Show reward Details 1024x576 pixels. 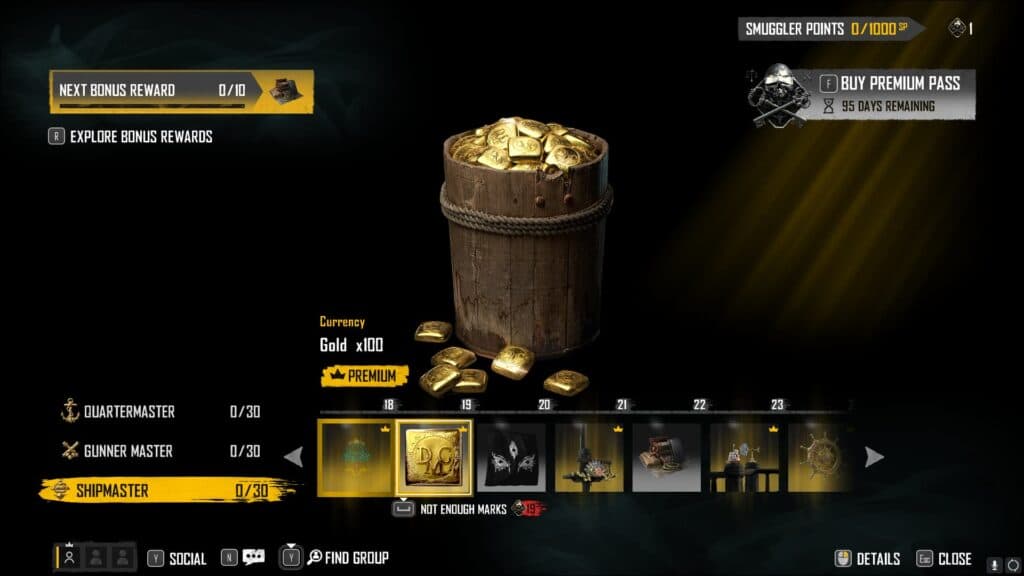tap(868, 559)
